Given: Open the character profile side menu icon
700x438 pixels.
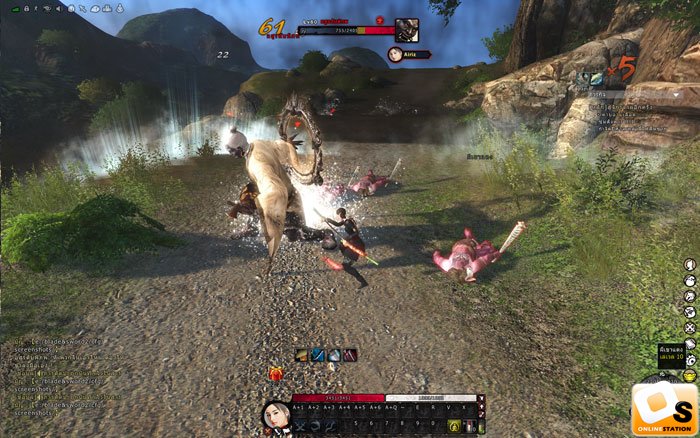Looking at the screenshot, I should tap(690, 265).
